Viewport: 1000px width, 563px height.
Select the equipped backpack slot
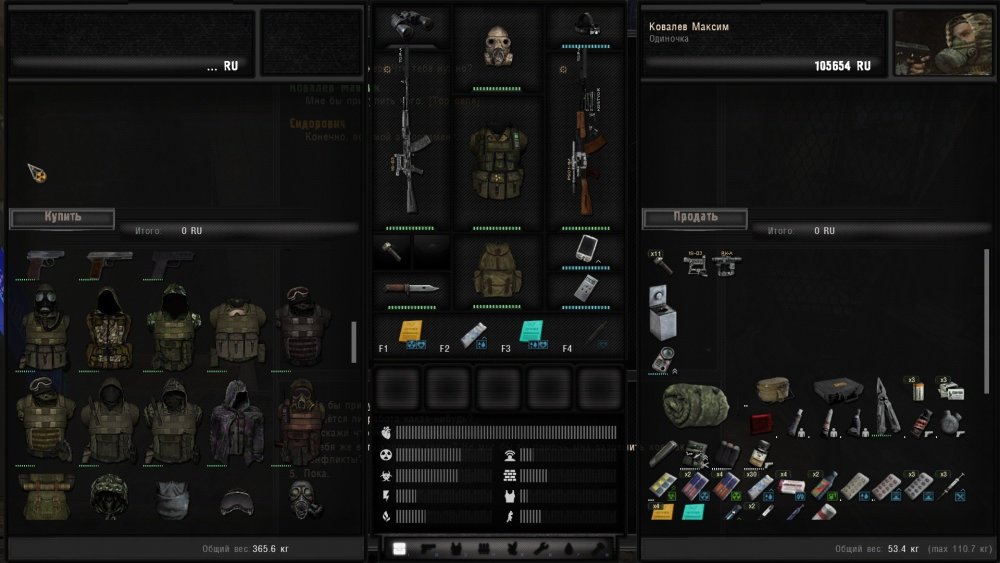click(497, 272)
